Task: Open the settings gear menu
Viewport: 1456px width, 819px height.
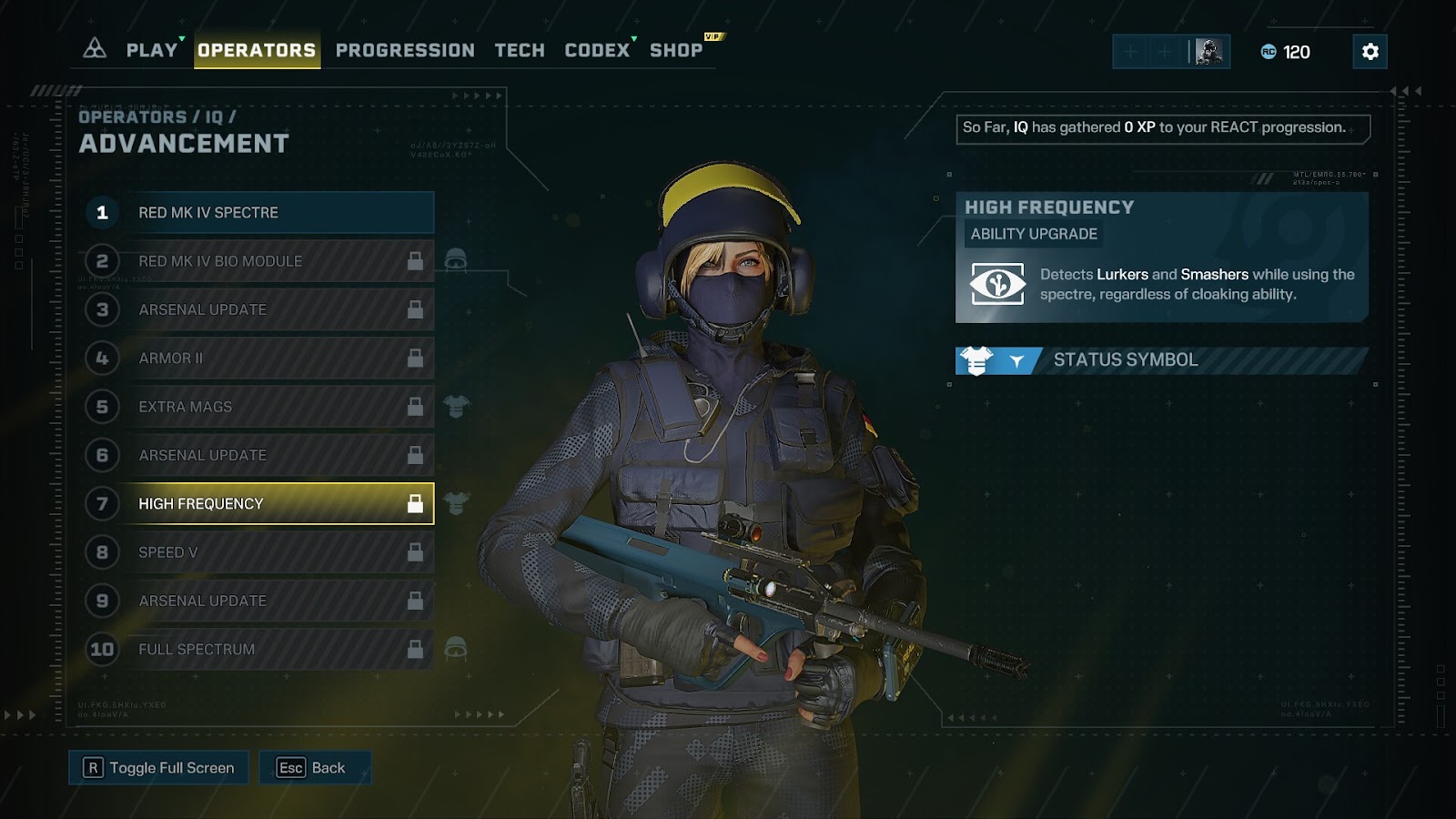Action: (1370, 52)
